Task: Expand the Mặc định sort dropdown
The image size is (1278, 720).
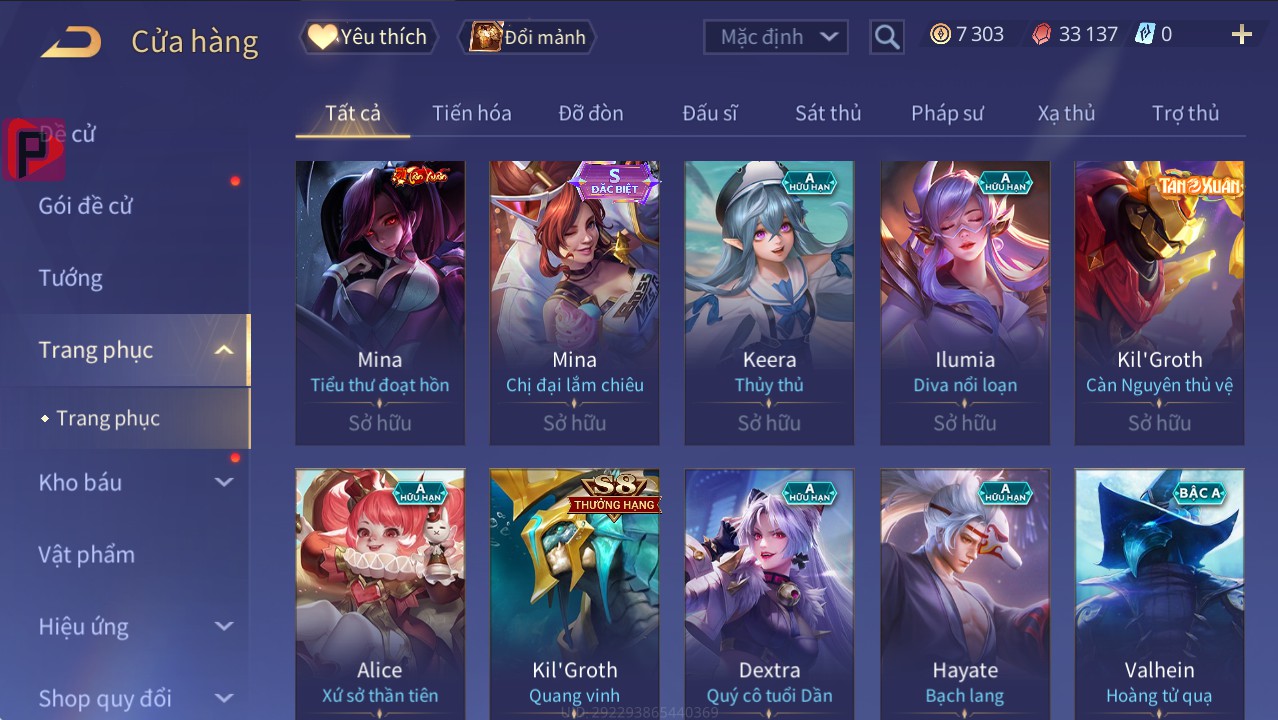Action: 776,37
